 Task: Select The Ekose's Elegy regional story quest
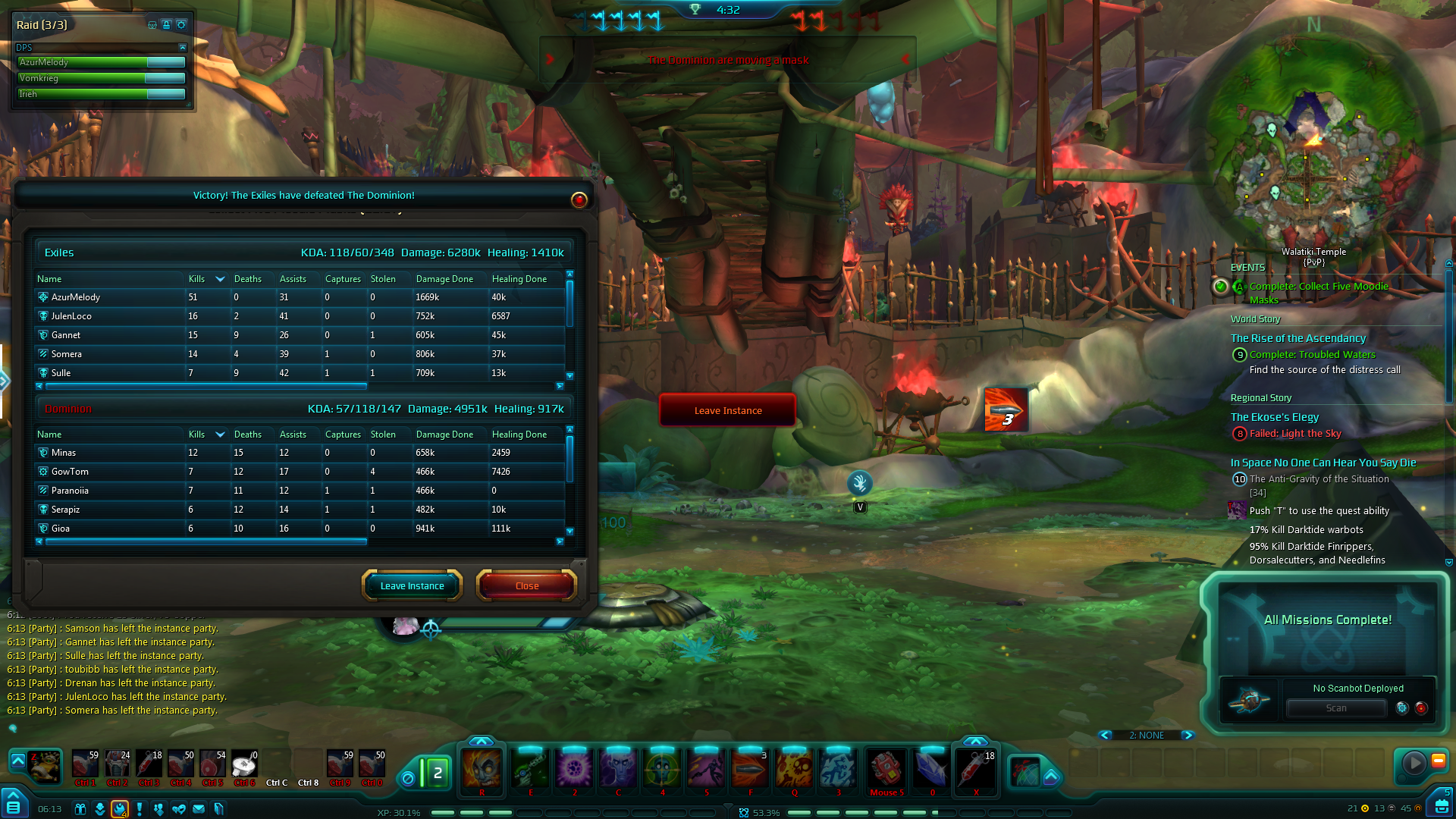coord(1274,417)
